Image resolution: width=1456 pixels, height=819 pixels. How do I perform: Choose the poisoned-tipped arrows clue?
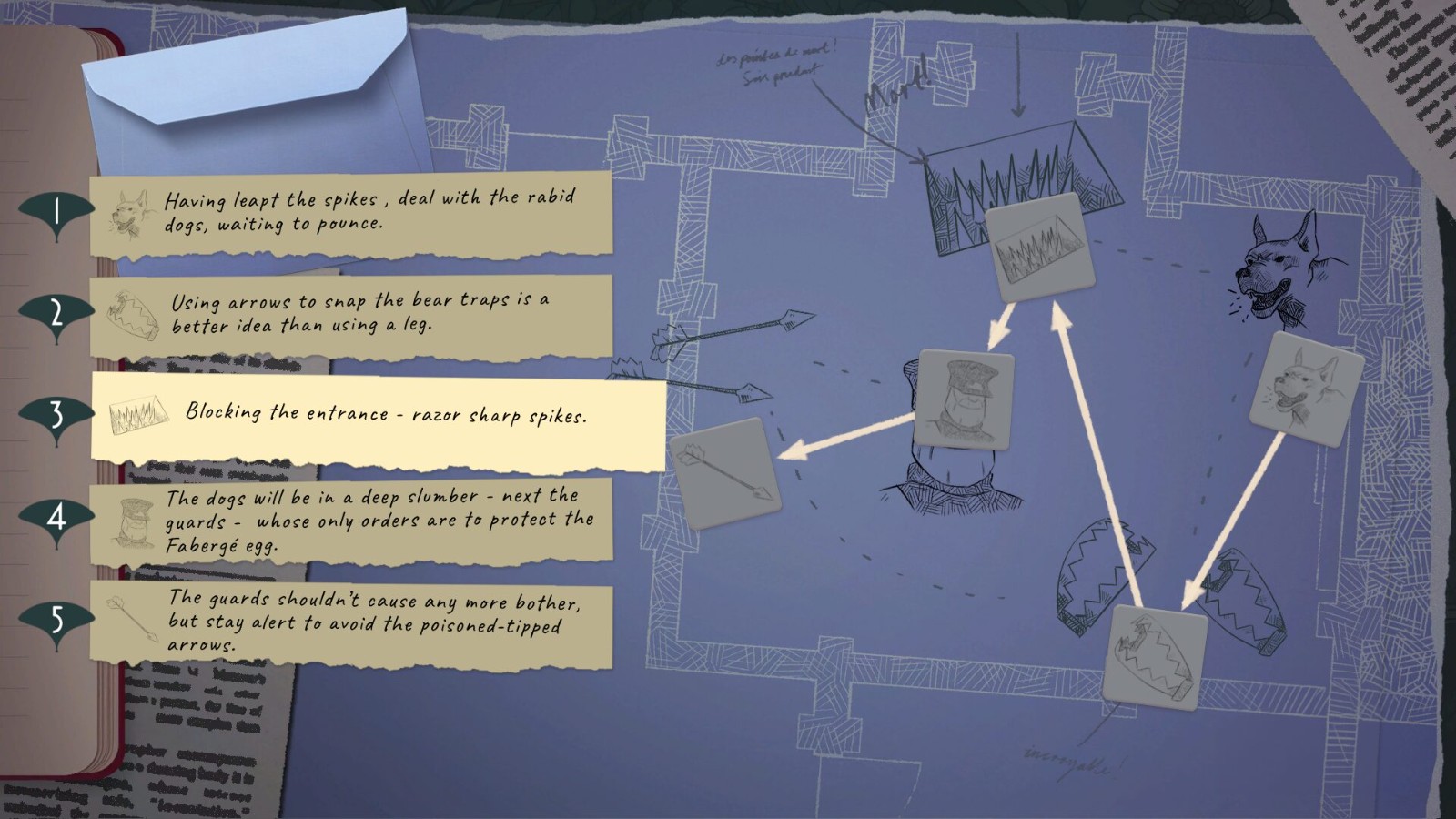coord(351,622)
